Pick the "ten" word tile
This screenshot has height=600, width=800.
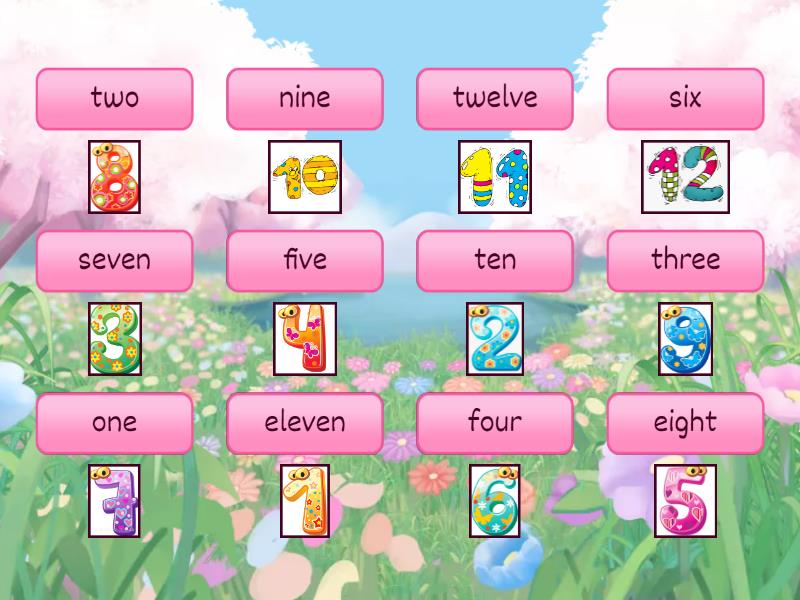[495, 261]
